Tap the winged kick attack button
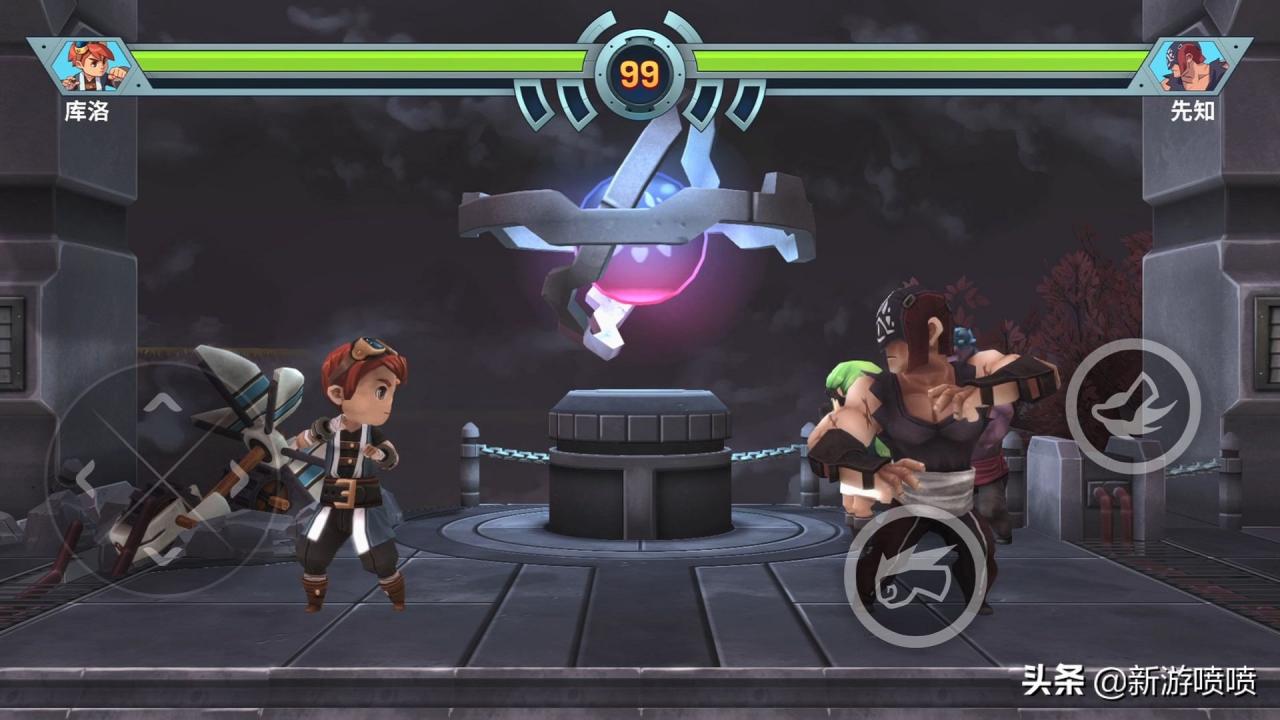 click(x=1132, y=406)
